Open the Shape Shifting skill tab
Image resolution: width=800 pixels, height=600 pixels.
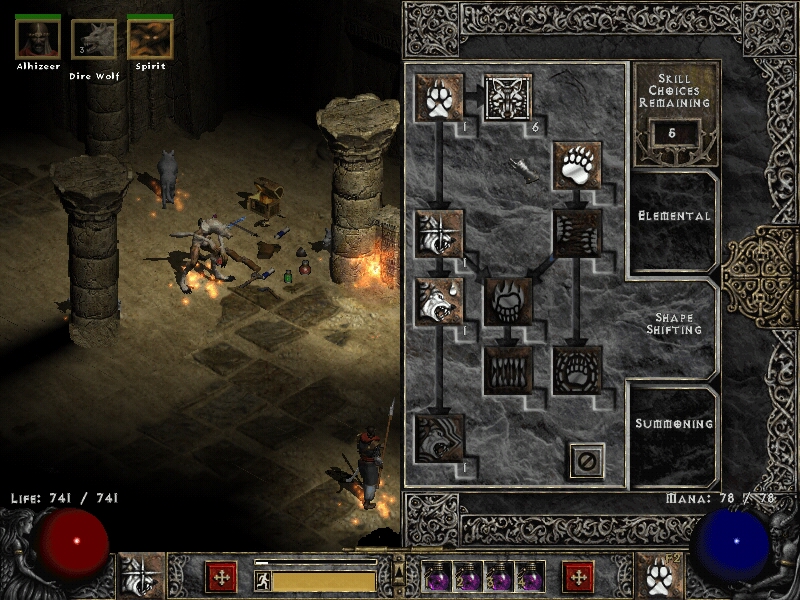674,323
